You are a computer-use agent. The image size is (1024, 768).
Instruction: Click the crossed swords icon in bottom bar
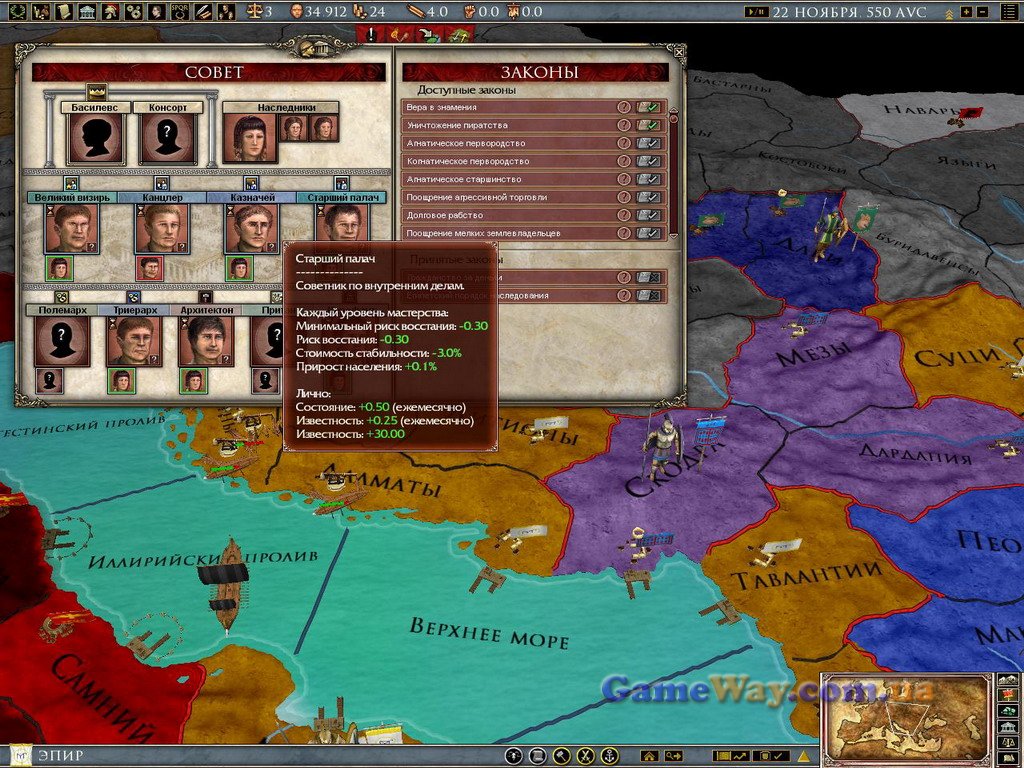(585, 756)
